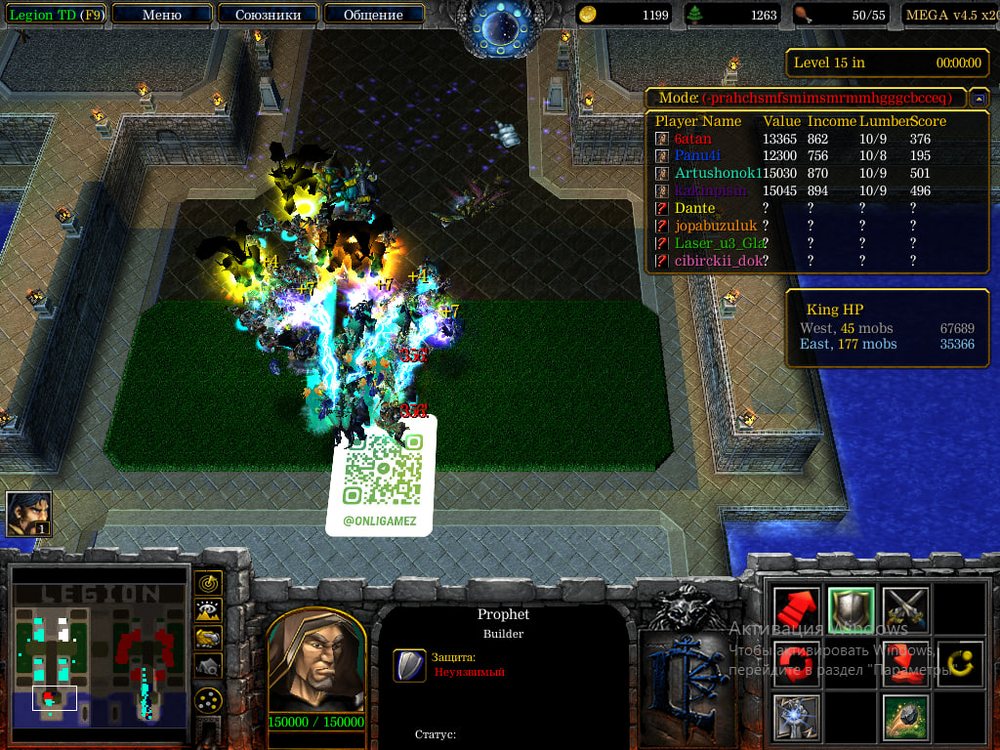Screen dimensions: 1000x750
Task: Select the hero portrait icon with level 1
Action: 27,514
